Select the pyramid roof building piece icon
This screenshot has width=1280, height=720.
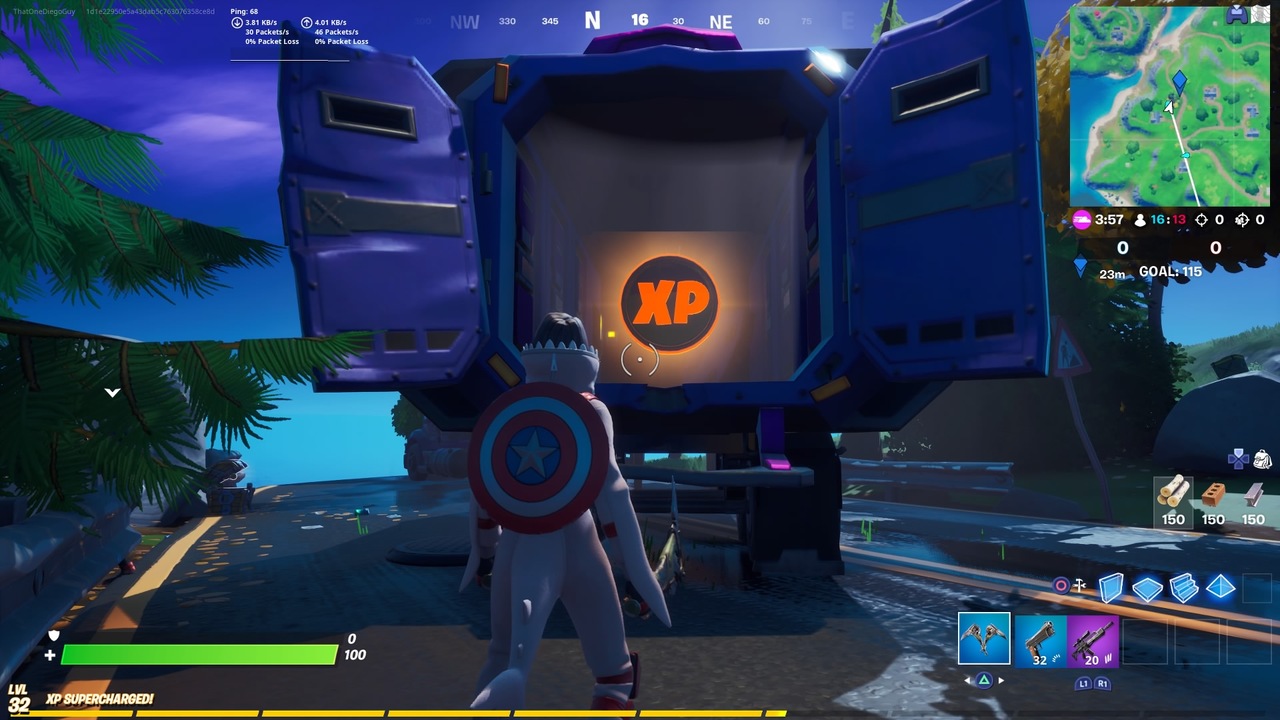pyautogui.click(x=1220, y=588)
